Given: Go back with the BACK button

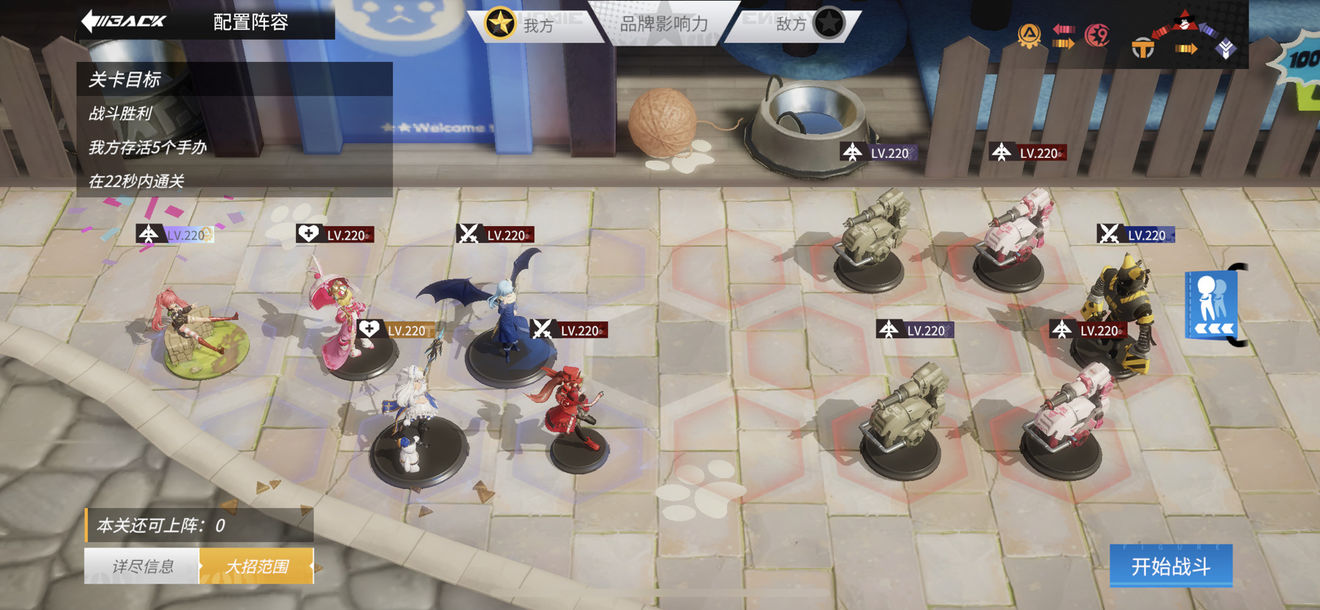Looking at the screenshot, I should click(124, 21).
